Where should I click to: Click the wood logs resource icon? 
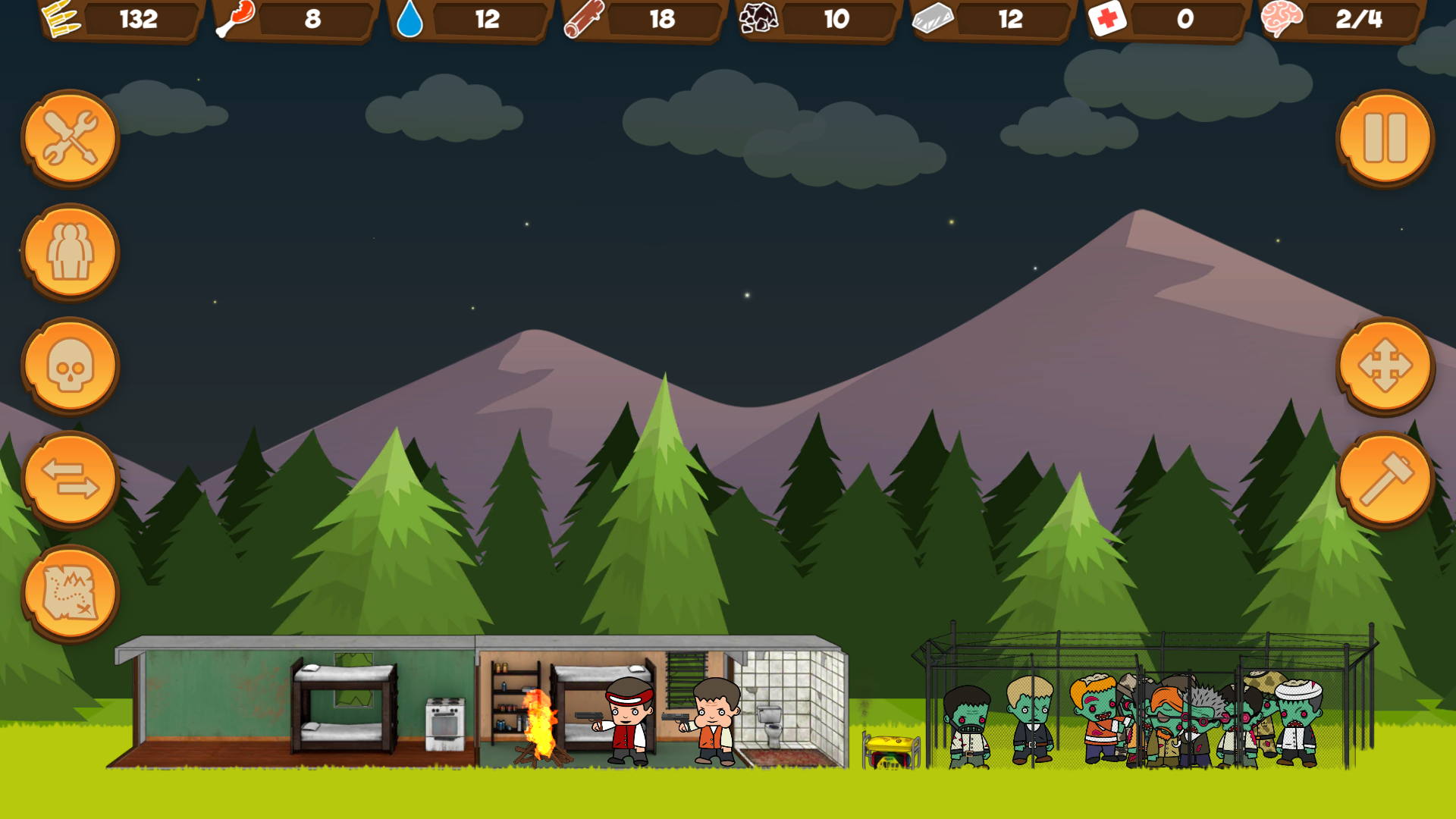[584, 20]
